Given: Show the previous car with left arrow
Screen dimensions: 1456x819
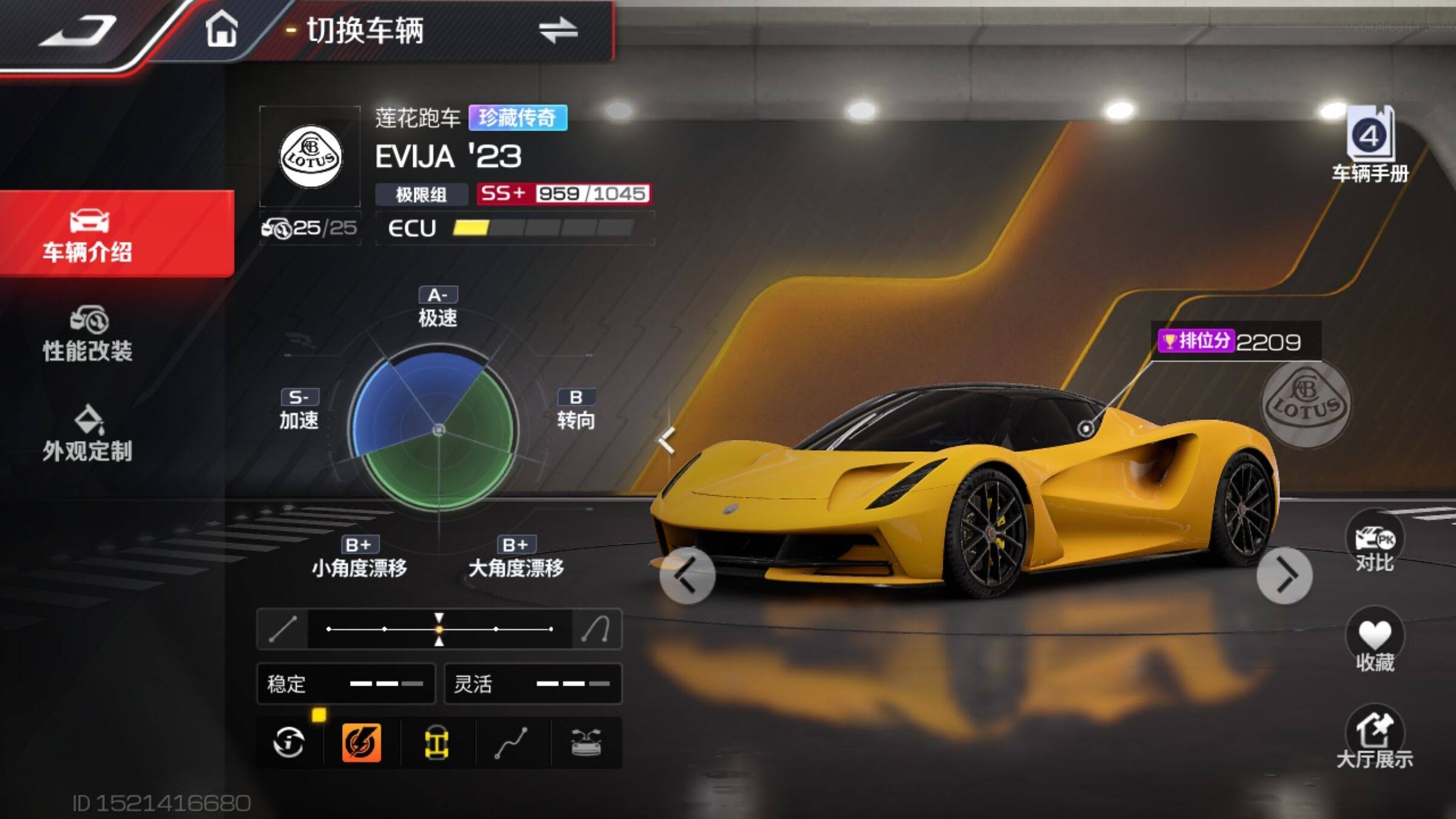Looking at the screenshot, I should coord(687,575).
